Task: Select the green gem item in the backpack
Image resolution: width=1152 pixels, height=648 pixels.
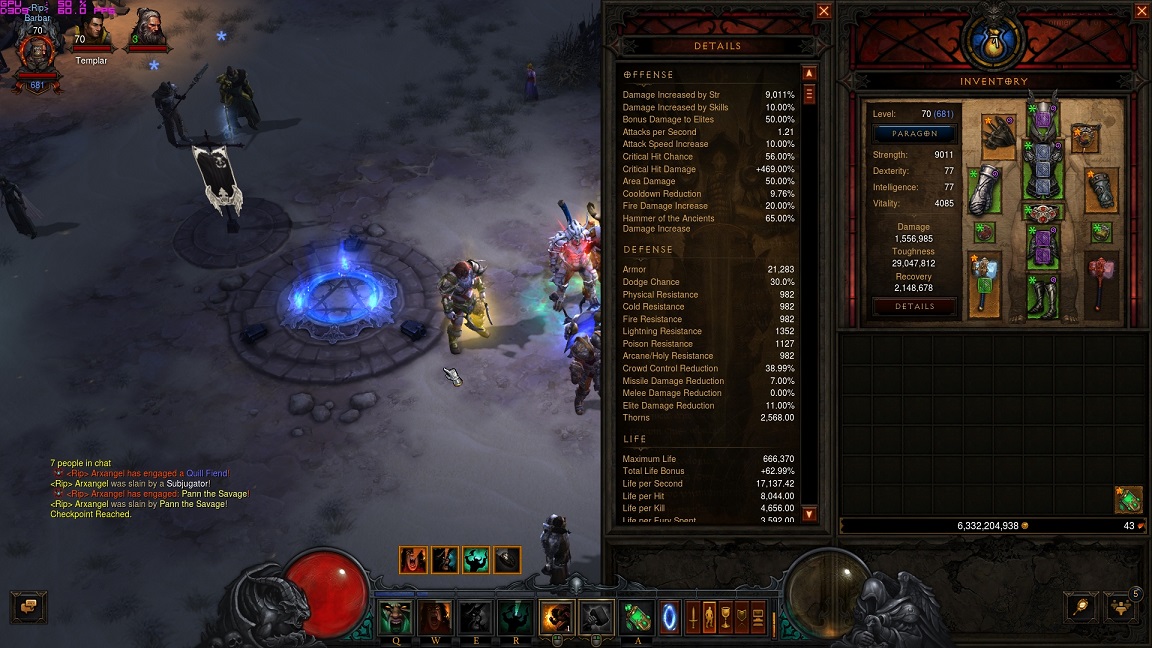Action: 1129,499
